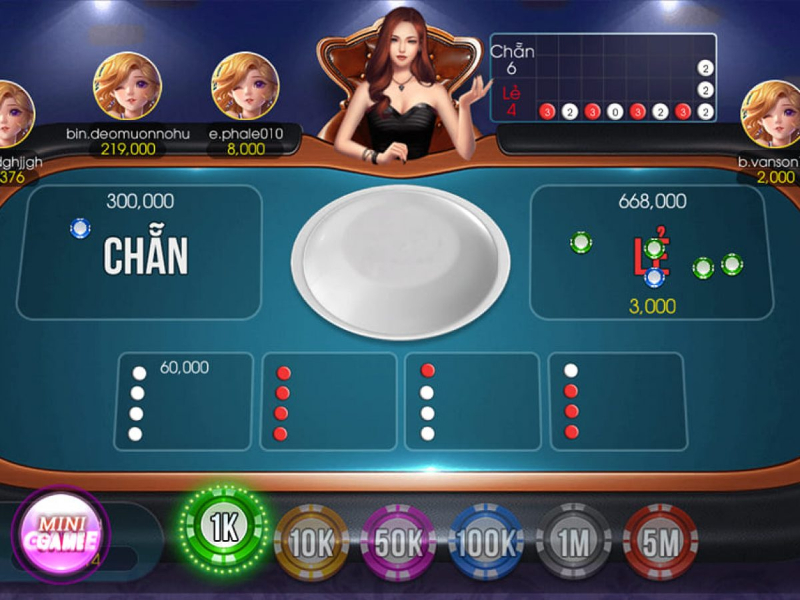
Task: Choose the yellow 10K chip
Action: 310,541
